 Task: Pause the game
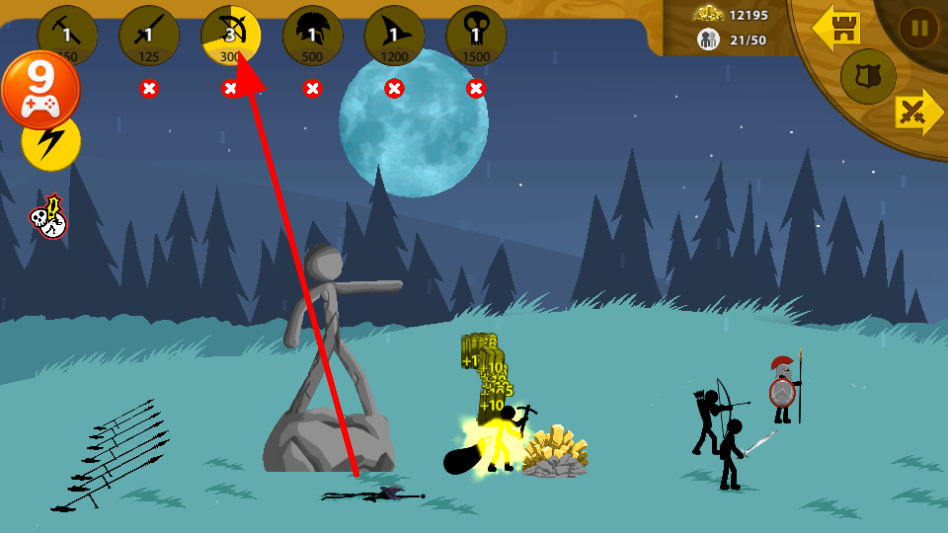[918, 27]
